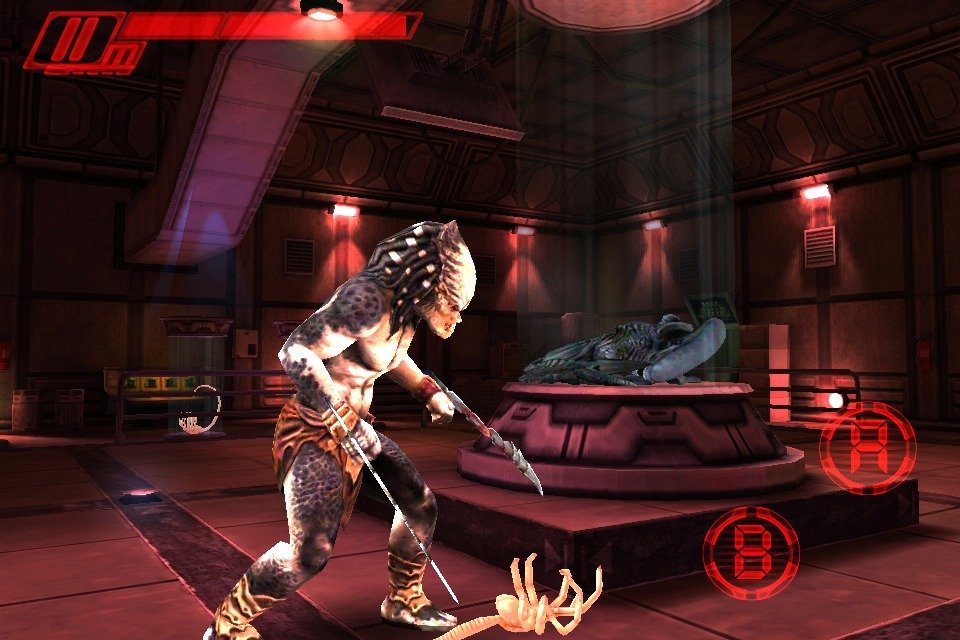The width and height of the screenshot is (960, 640).
Task: Tap the red circular B action button
Action: pos(751,551)
